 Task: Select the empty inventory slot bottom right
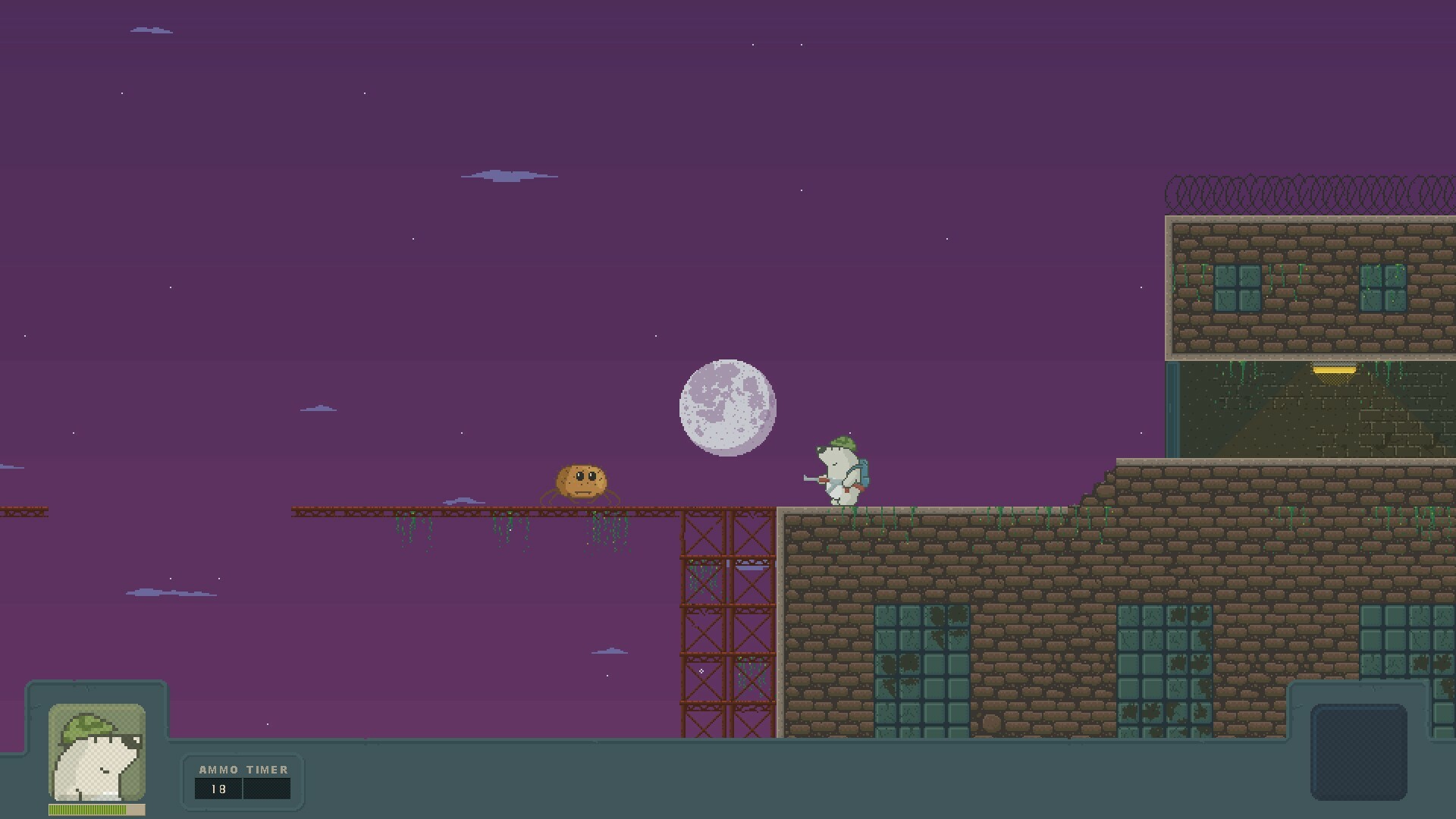point(1361,751)
